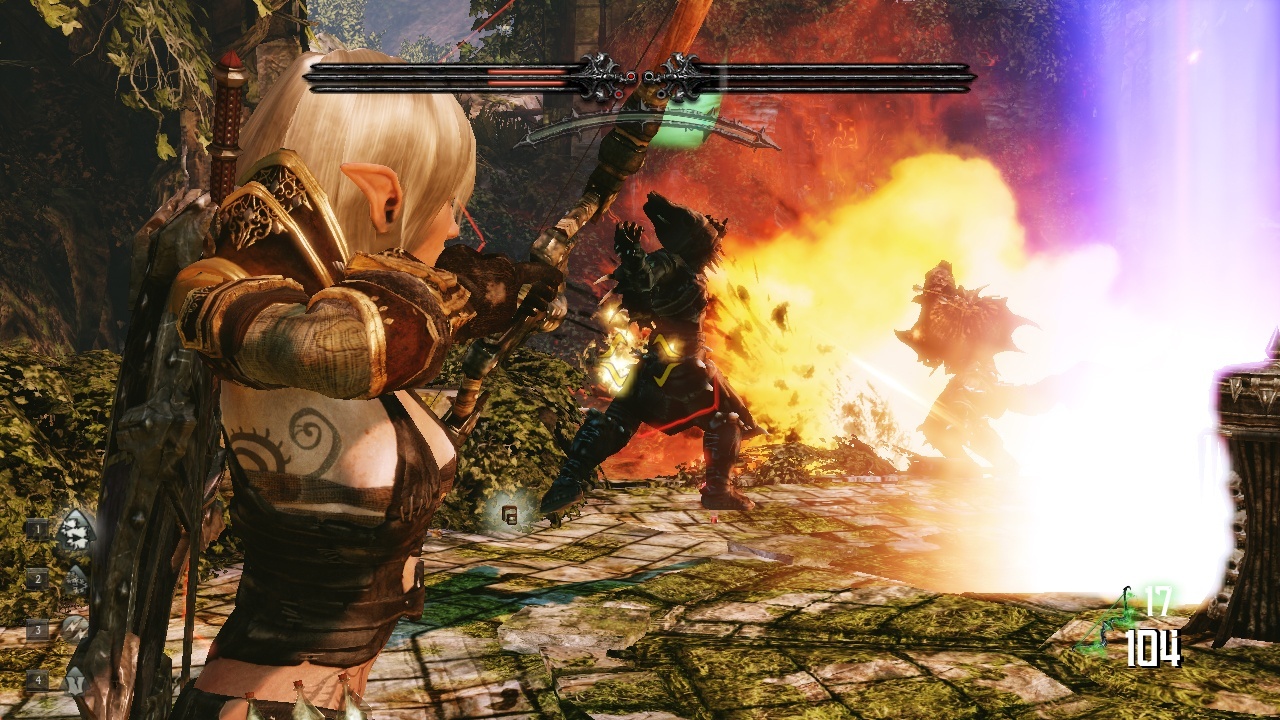Use the arrowhead ability in slot 4
Viewport: 1280px width, 720px height.
(x=75, y=680)
